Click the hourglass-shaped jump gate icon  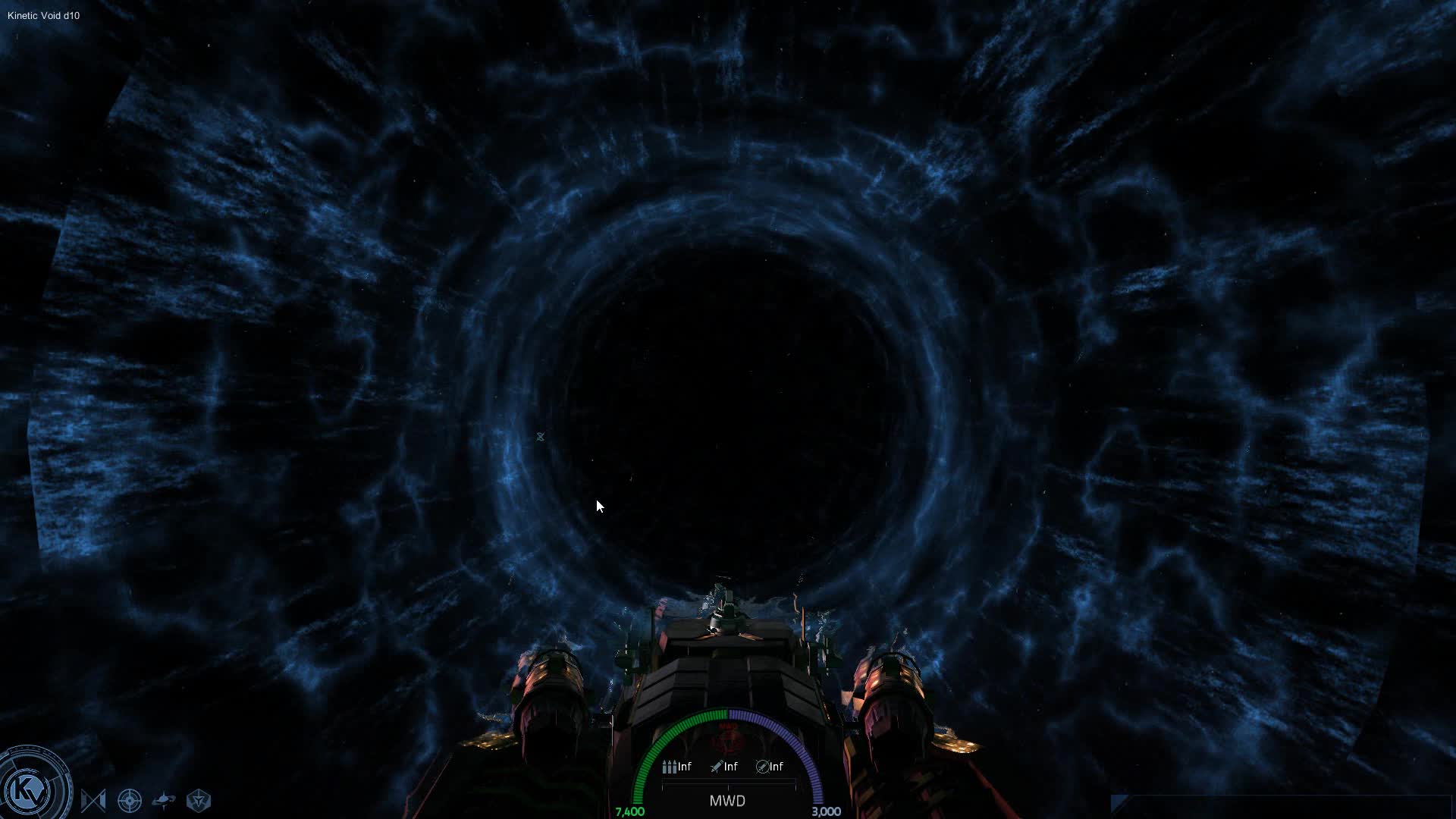93,801
